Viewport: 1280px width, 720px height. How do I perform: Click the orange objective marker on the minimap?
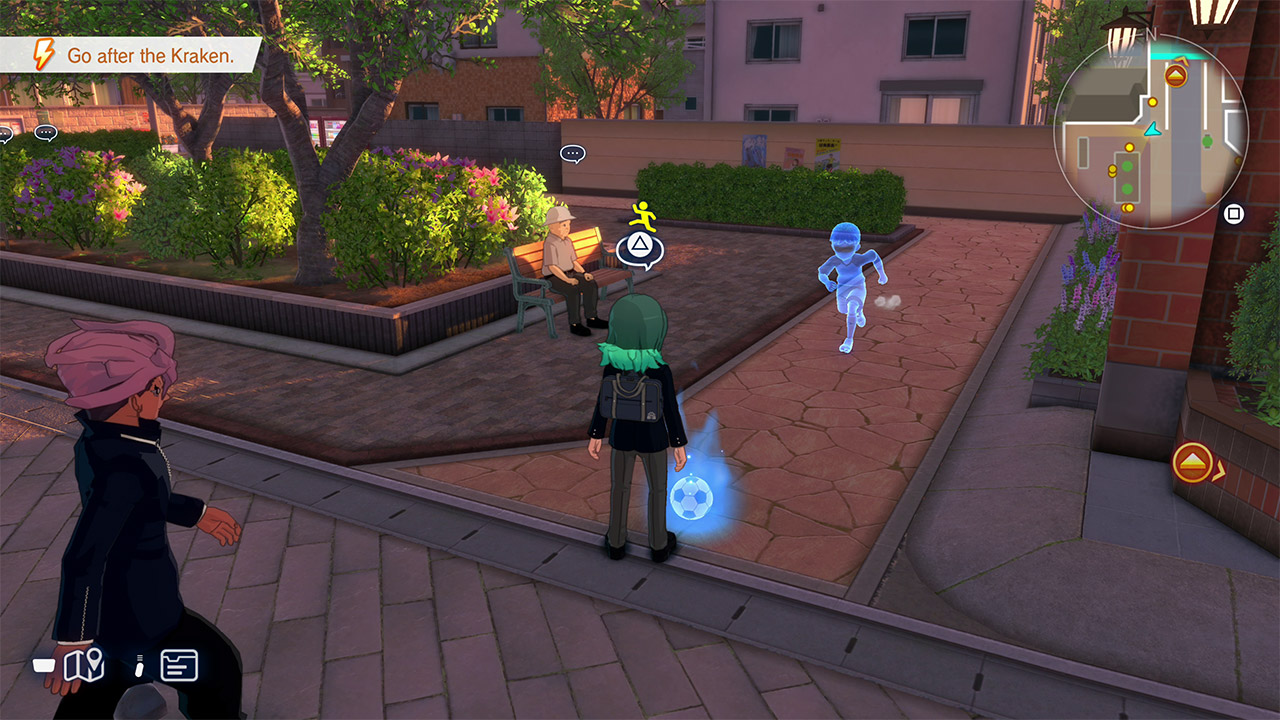click(x=1176, y=75)
